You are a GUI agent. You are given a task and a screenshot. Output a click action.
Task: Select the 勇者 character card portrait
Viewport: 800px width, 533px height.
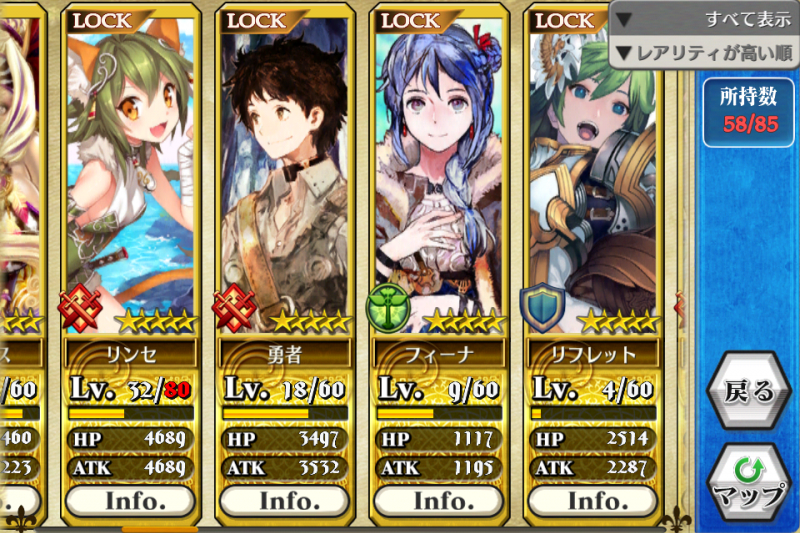coord(282,170)
